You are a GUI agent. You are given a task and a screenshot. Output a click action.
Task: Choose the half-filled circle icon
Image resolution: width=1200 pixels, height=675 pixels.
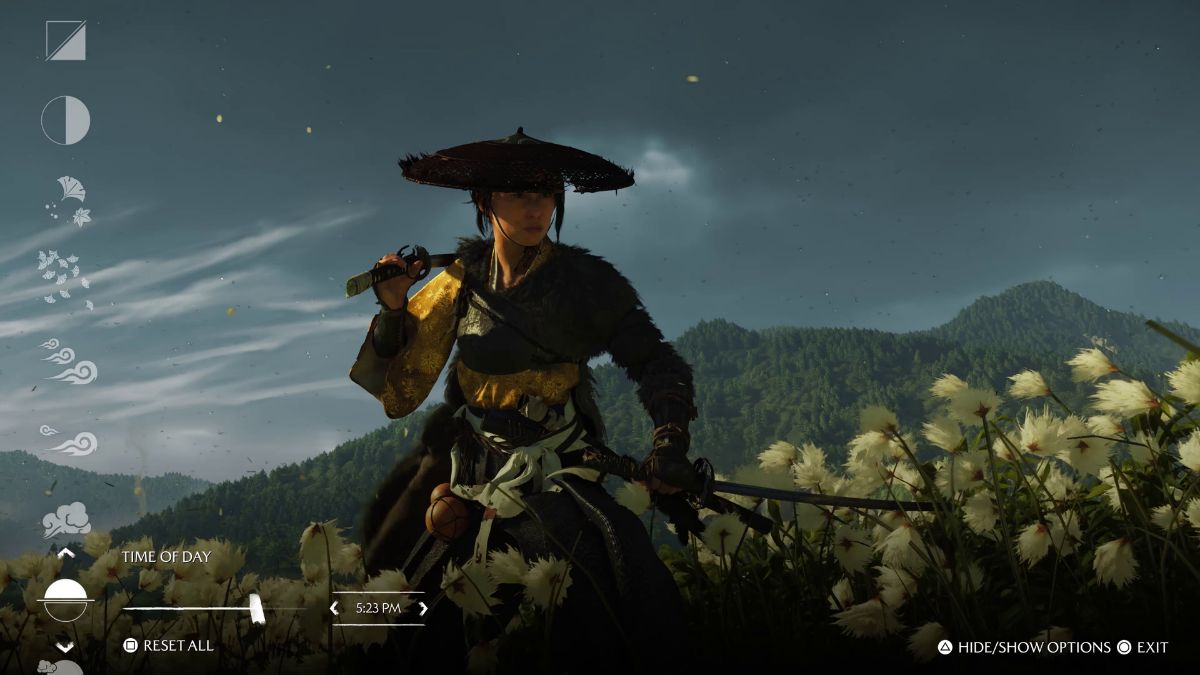66,121
